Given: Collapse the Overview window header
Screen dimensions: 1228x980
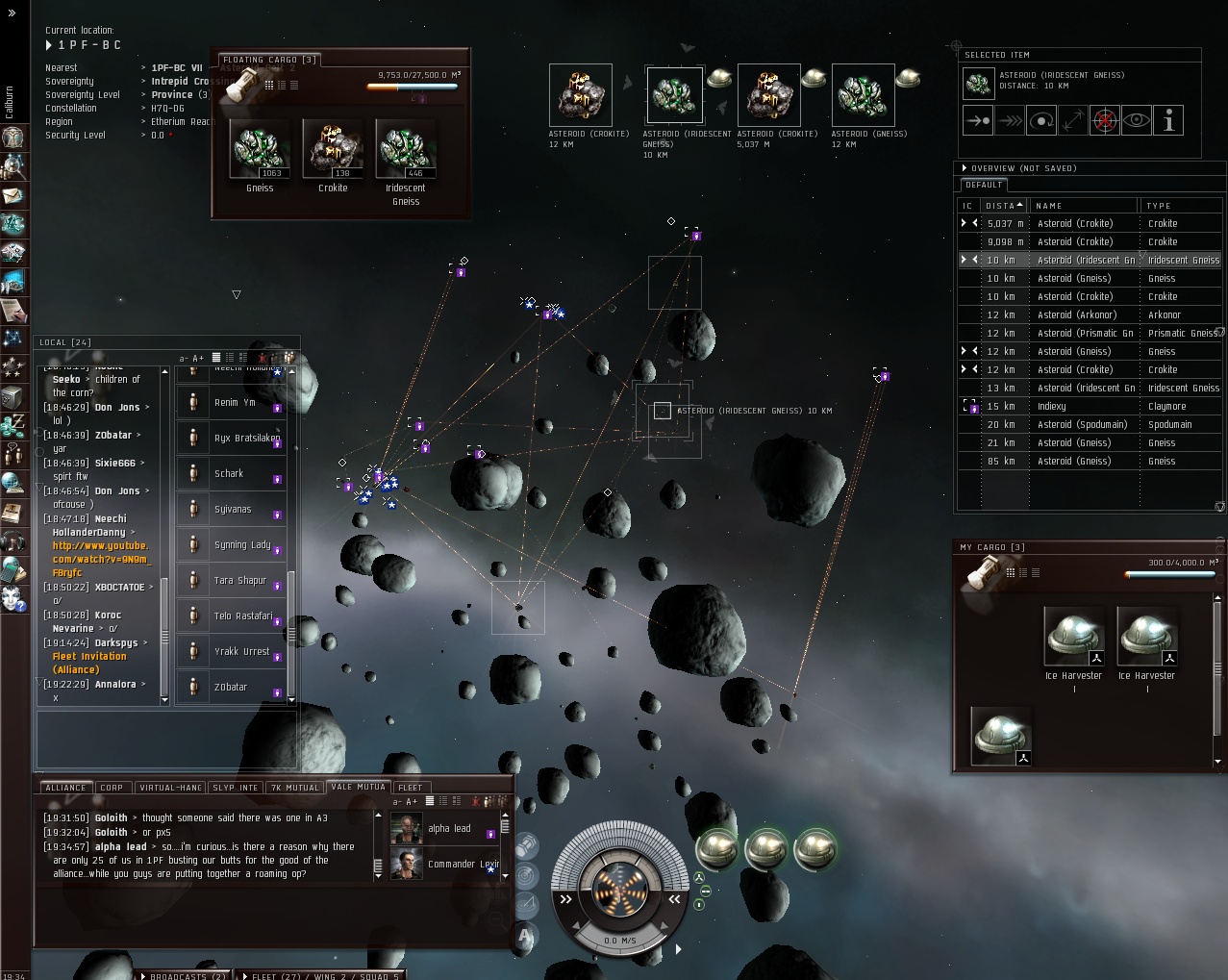Looking at the screenshot, I should pos(965,168).
